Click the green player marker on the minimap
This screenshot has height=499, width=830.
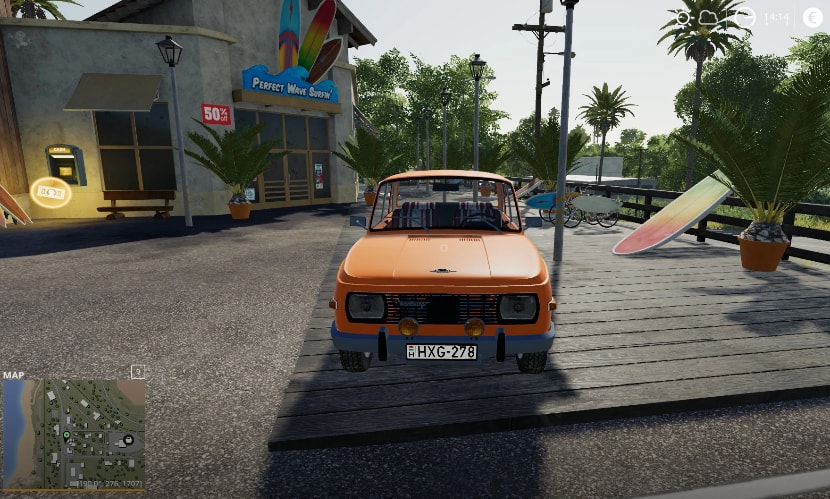[67, 435]
